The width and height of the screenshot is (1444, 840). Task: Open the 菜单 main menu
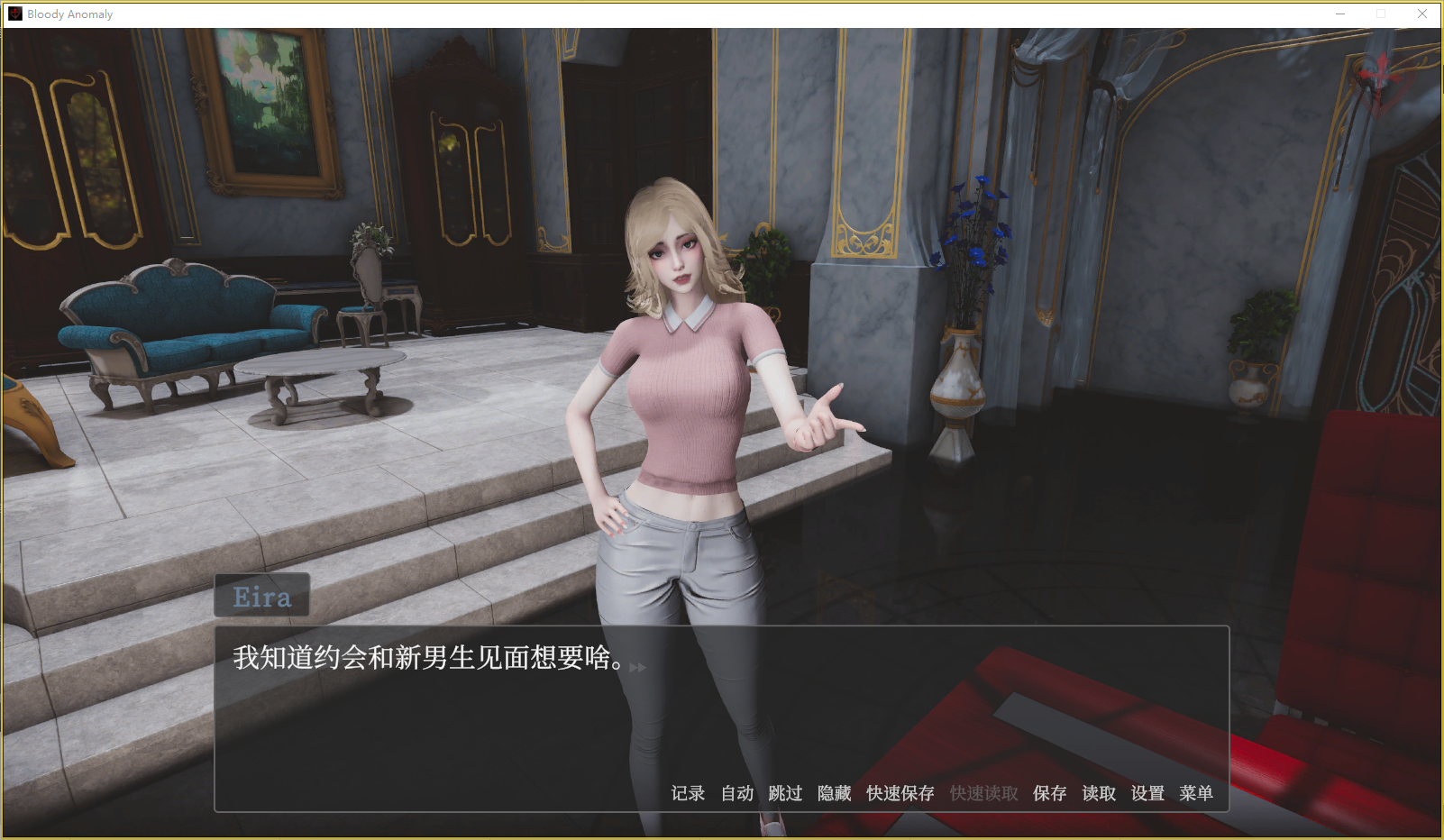pyautogui.click(x=1196, y=793)
